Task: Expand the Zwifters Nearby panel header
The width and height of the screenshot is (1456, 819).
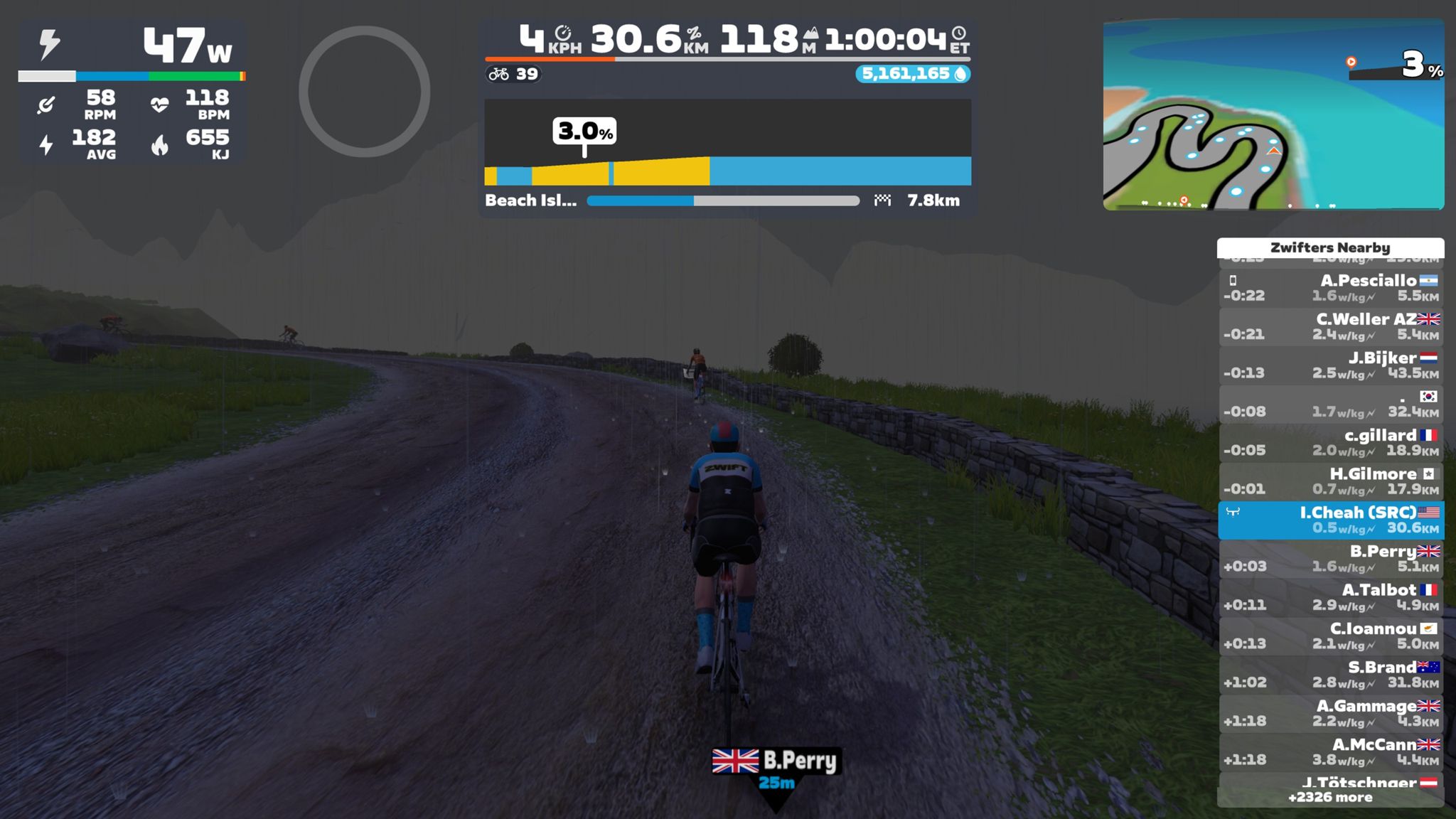Action: tap(1331, 247)
